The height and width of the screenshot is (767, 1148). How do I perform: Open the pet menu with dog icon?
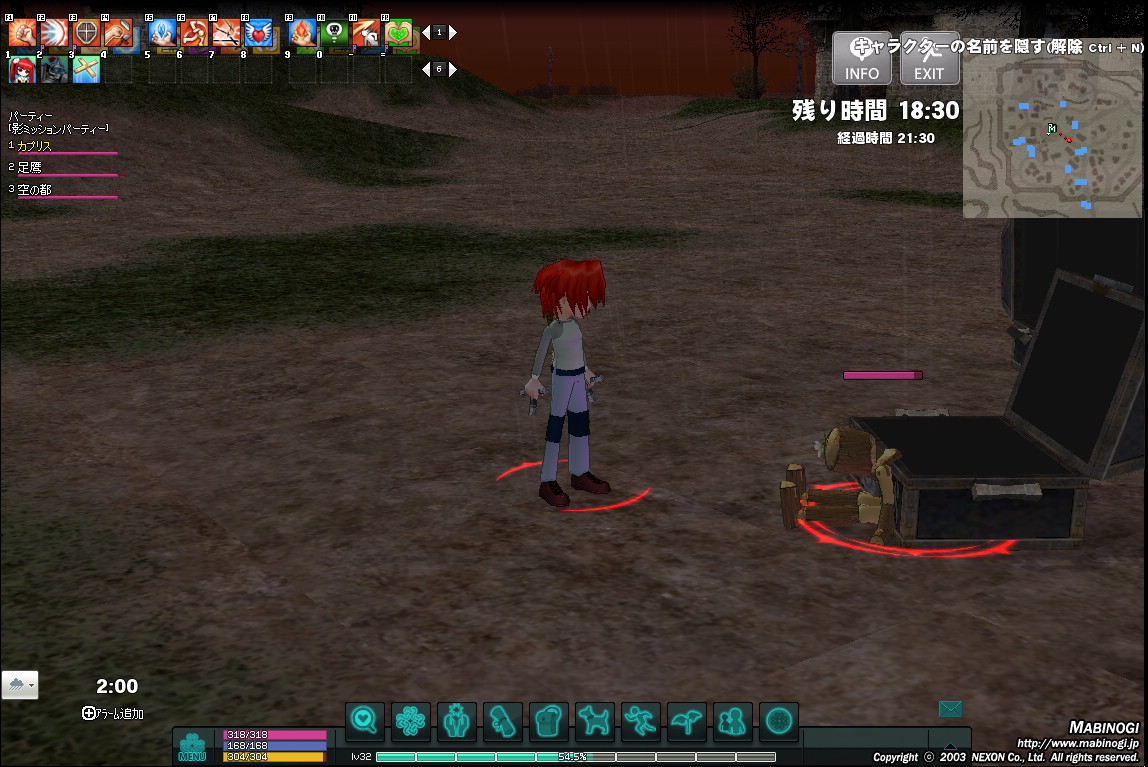point(594,719)
